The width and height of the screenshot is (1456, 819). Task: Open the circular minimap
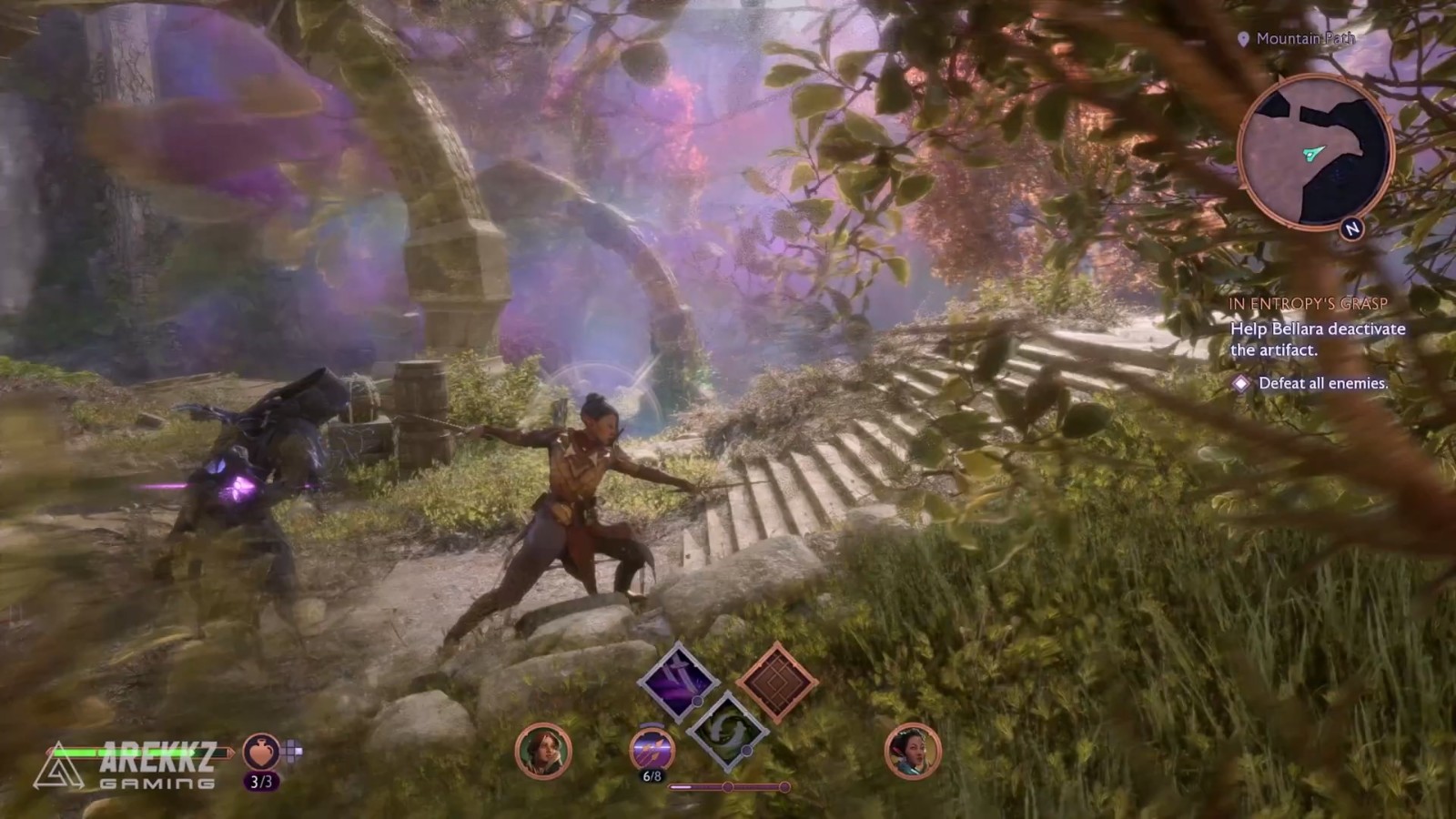1314,152
